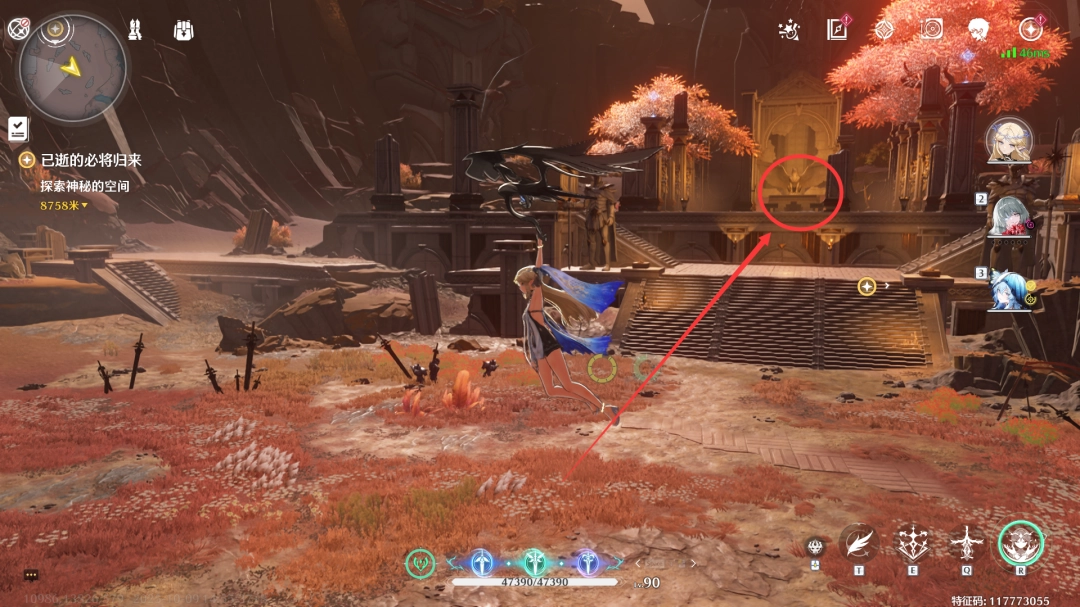Open the circled star menu icon
The height and width of the screenshot is (607, 1080).
coord(1030,30)
